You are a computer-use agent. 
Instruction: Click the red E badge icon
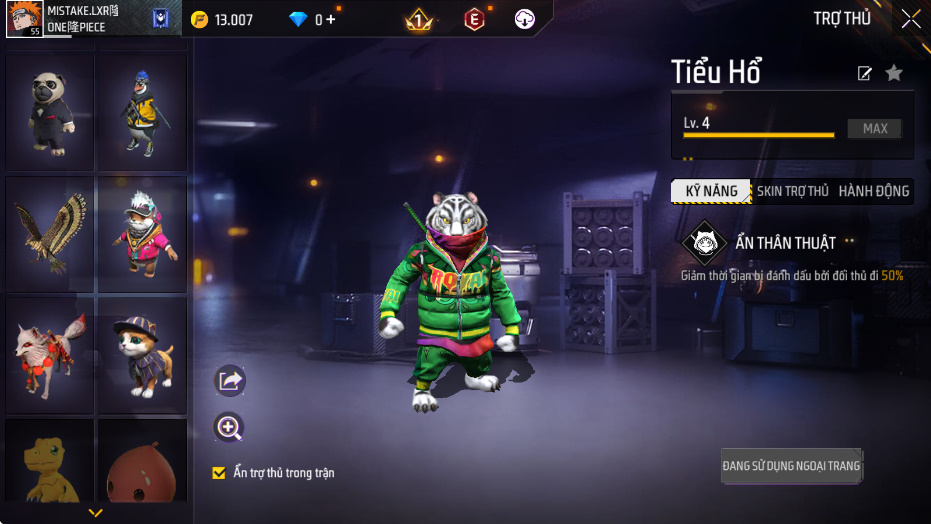pyautogui.click(x=474, y=19)
